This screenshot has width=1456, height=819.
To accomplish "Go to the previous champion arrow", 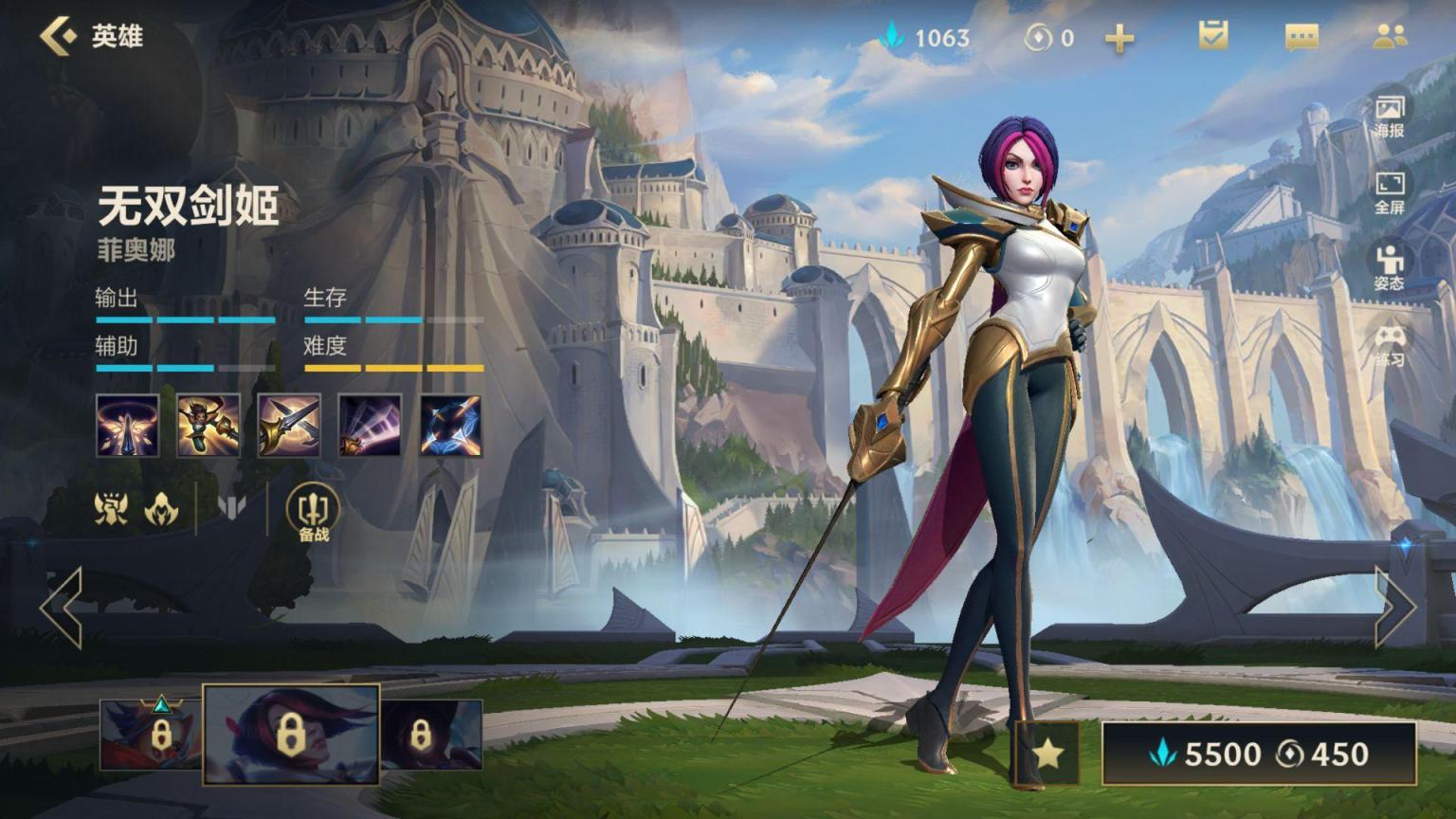I will pos(62,608).
